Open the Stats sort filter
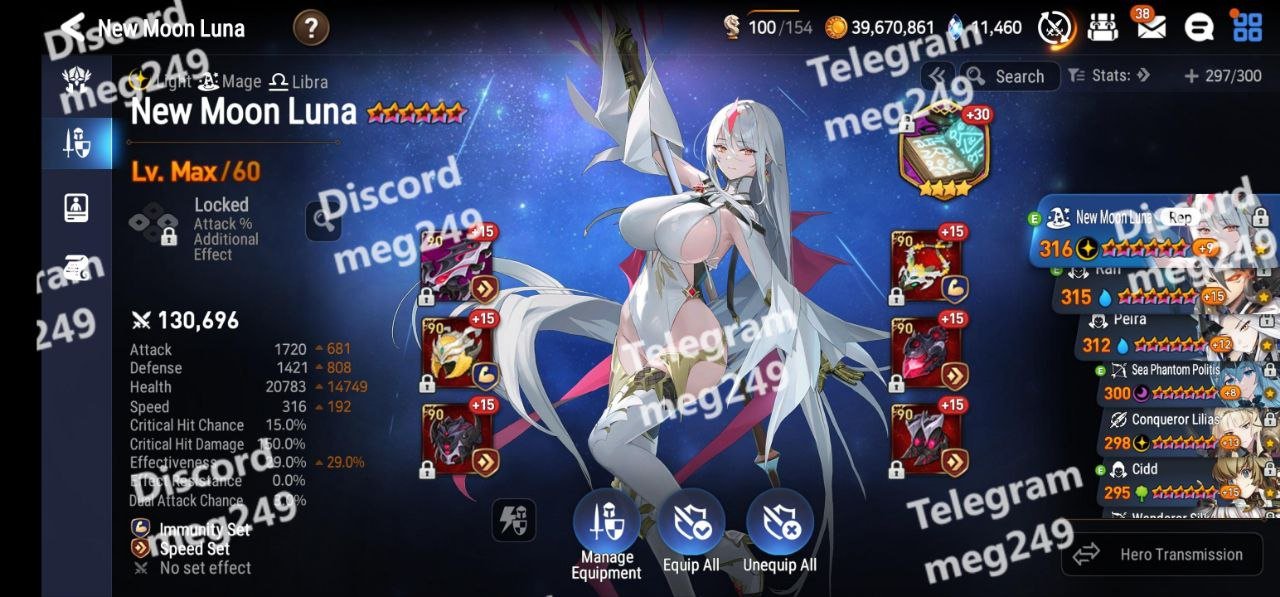Image resolution: width=1280 pixels, height=597 pixels. click(x=1110, y=76)
